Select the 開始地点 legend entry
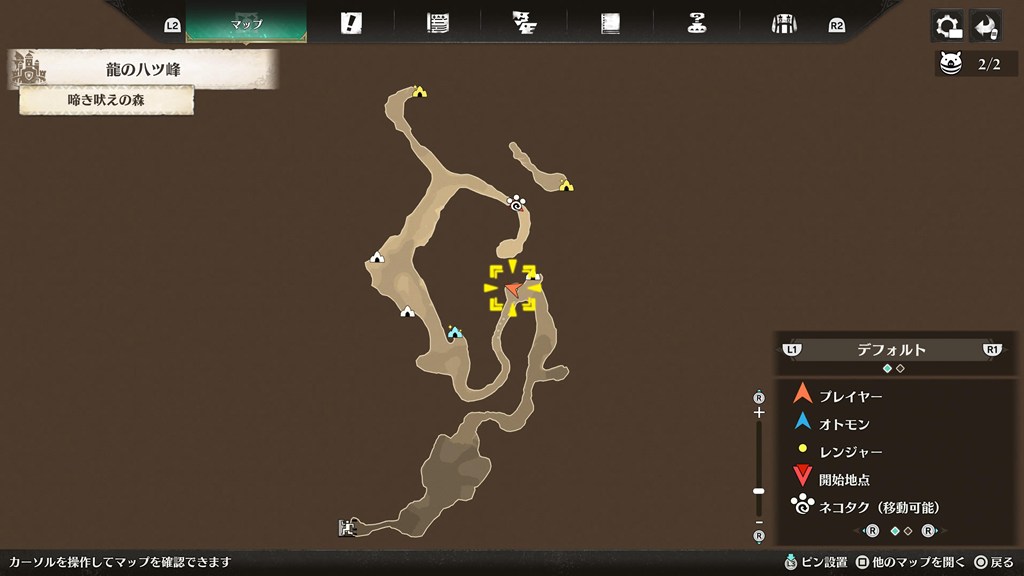1024x576 pixels. (x=843, y=479)
